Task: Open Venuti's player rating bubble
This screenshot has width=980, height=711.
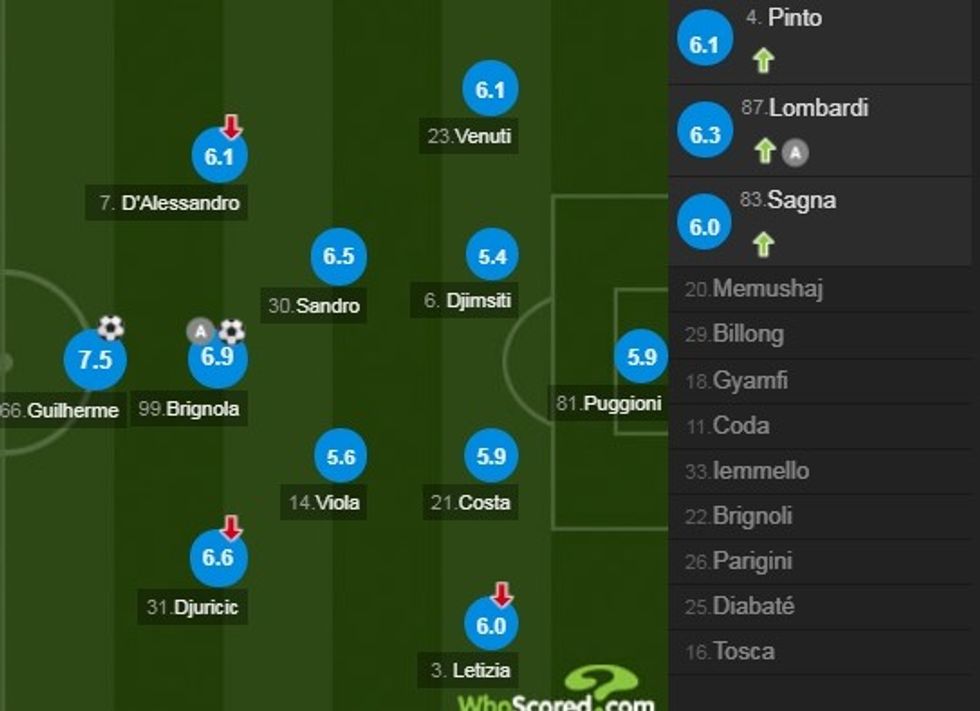Action: pos(490,90)
